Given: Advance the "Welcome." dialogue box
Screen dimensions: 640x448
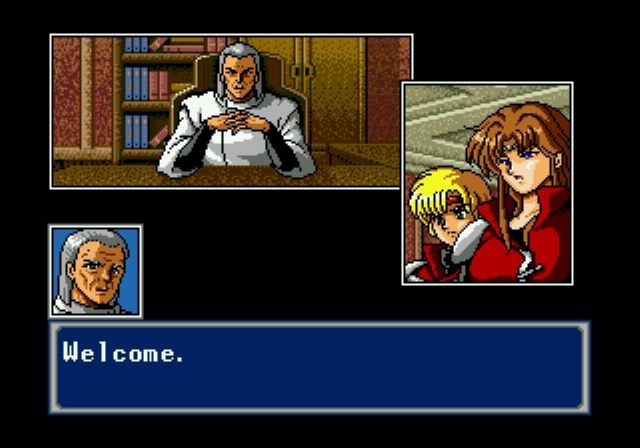Looking at the screenshot, I should [x=319, y=366].
